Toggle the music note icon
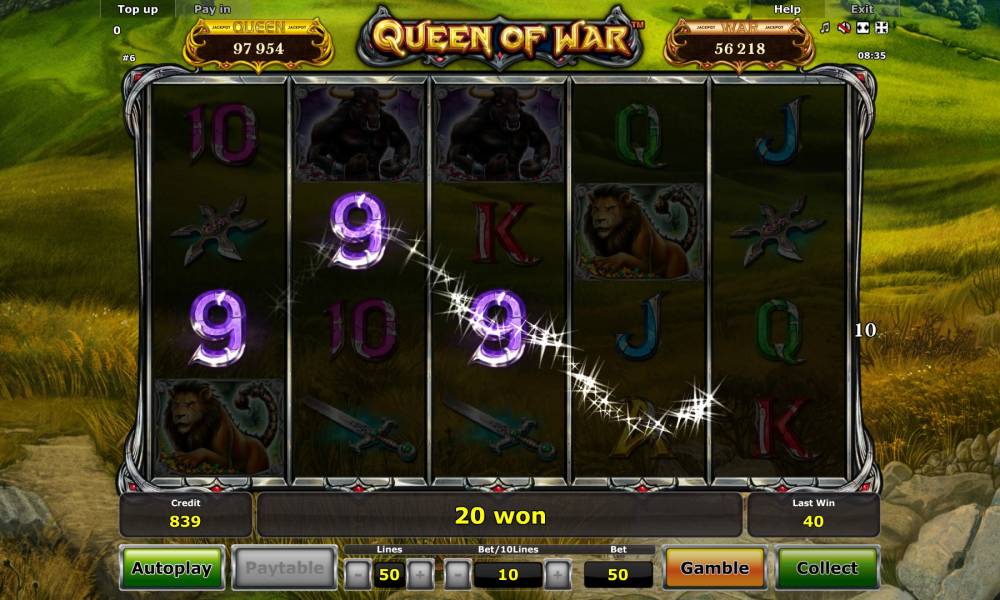The image size is (1000, 600). (x=825, y=27)
